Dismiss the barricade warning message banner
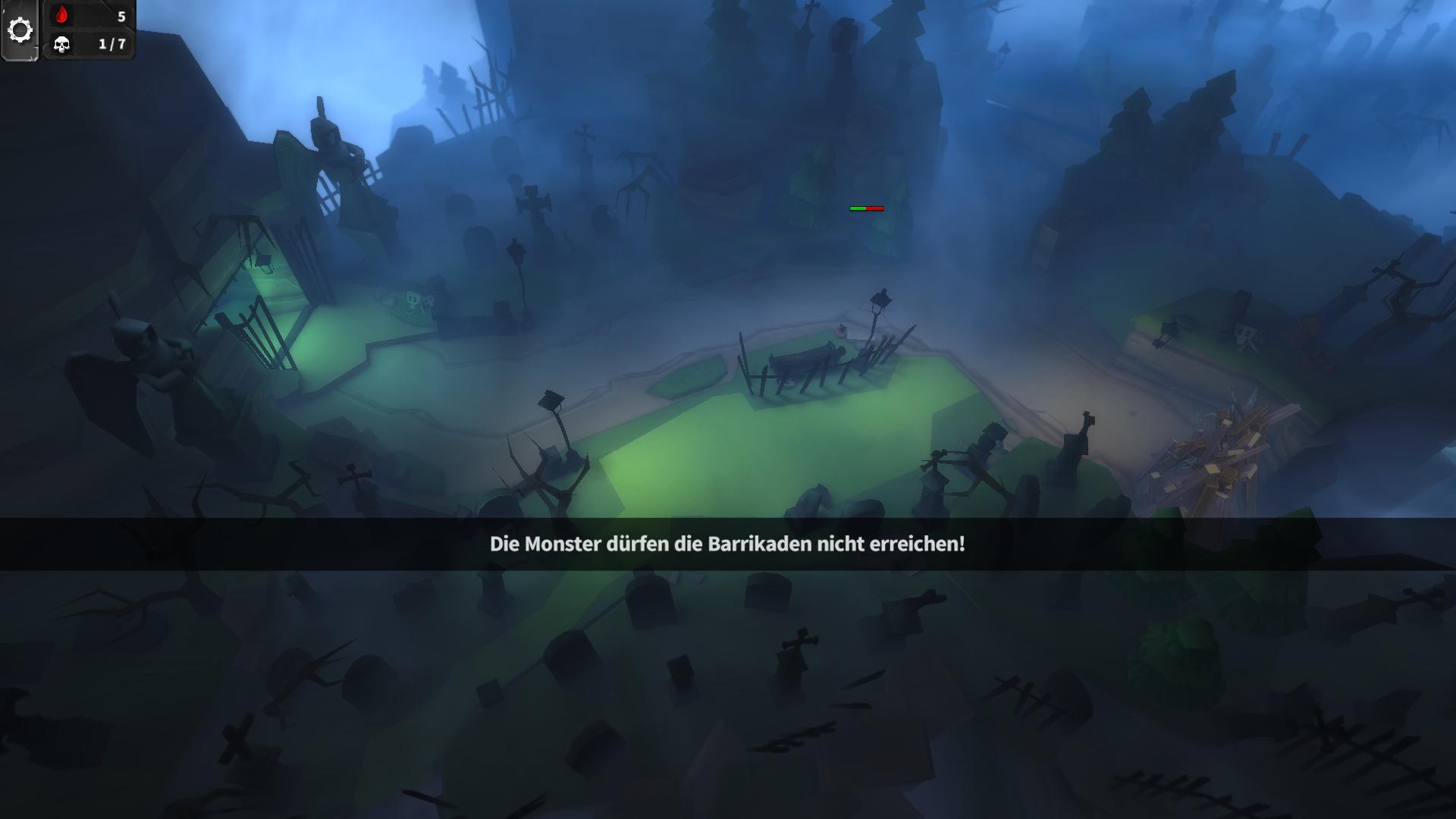 [728, 543]
